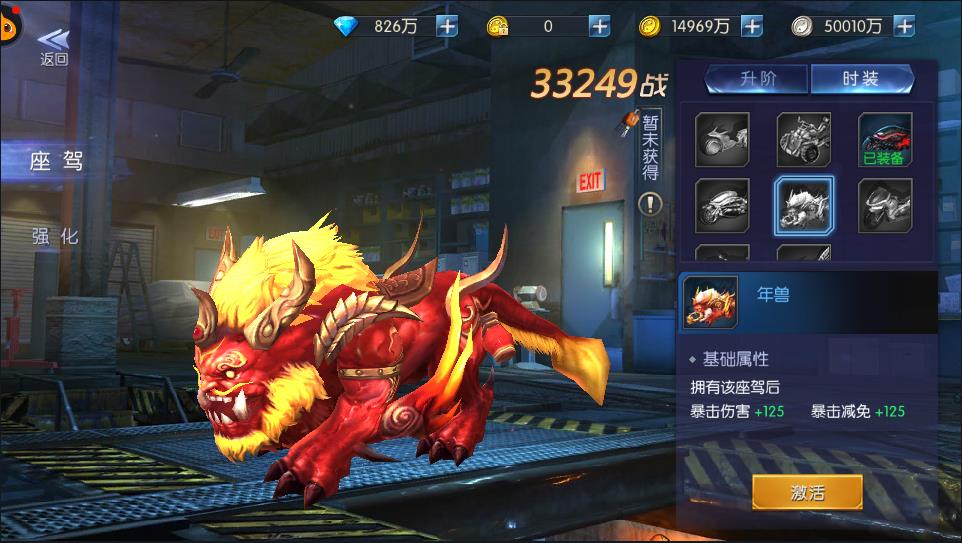Viewport: 962px width, 543px height.
Task: Select the equipped red mount marked 已装备
Action: (x=885, y=140)
